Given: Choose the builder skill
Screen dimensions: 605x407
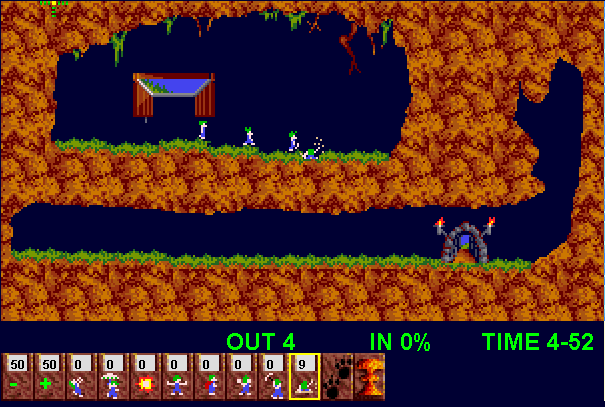Looking at the screenshot, I should [x=209, y=377].
